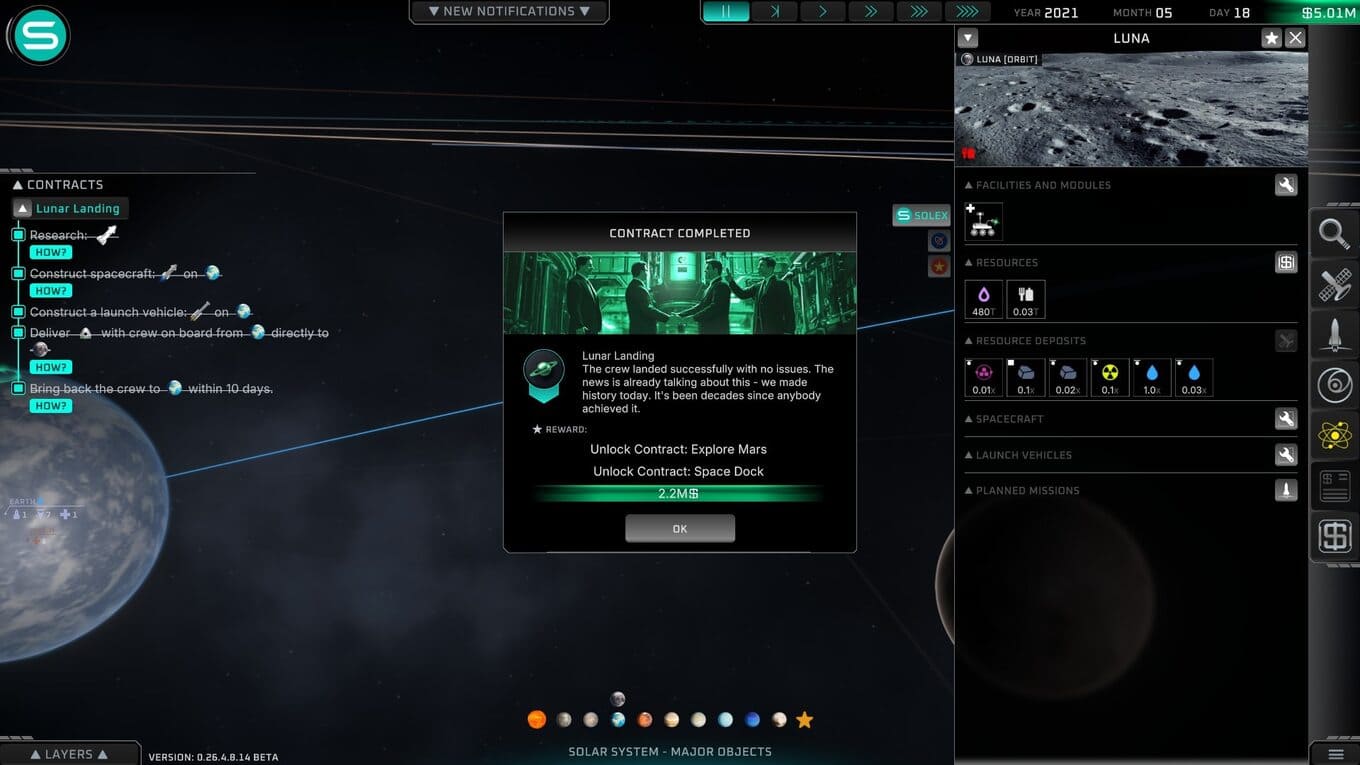Open the Planned Missions rocket button

[x=1286, y=490]
